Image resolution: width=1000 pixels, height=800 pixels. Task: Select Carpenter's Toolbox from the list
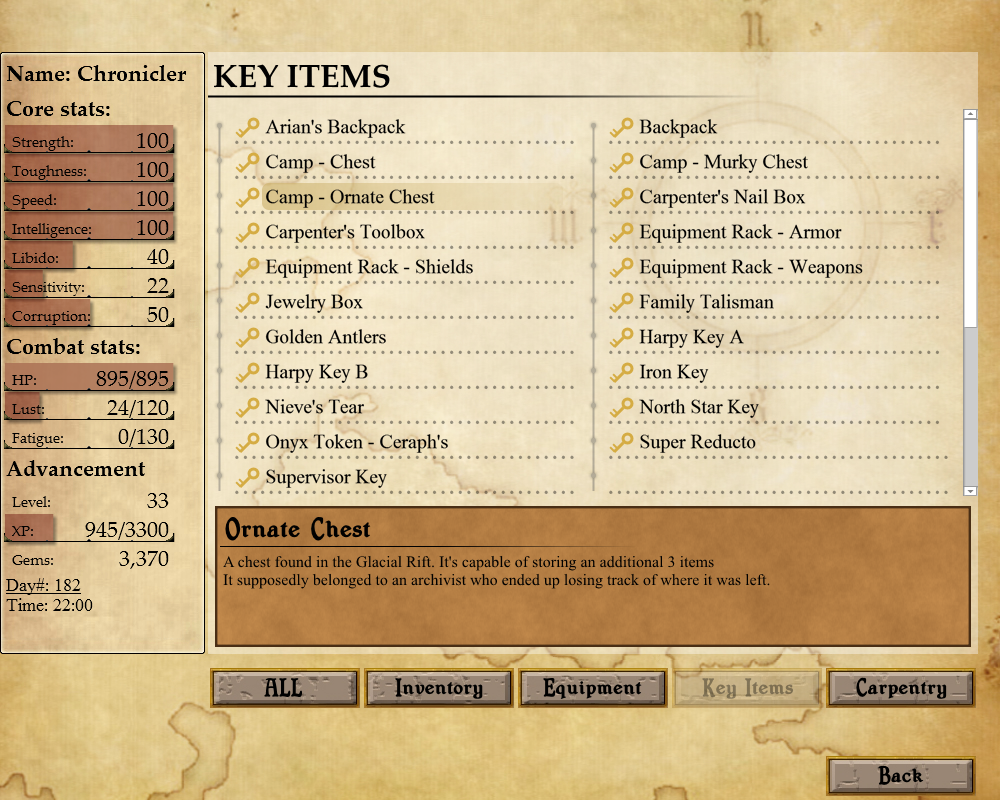tap(345, 233)
